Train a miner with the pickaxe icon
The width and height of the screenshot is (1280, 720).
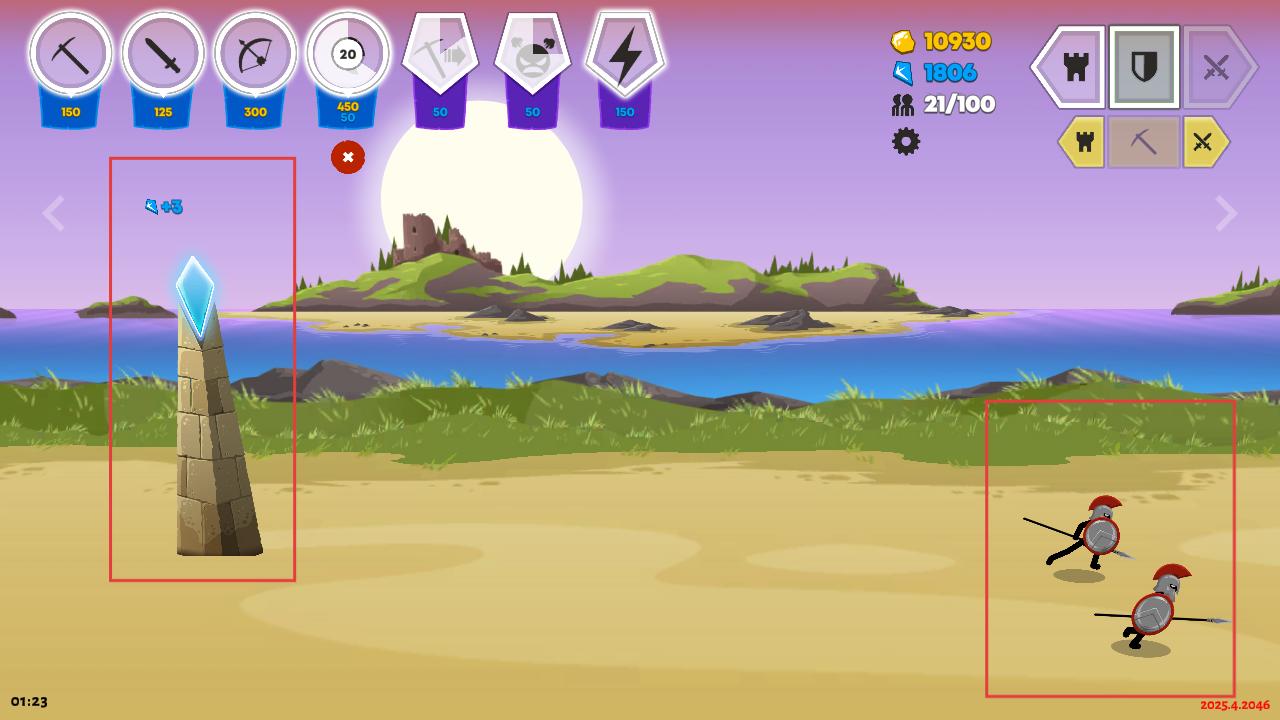click(x=70, y=55)
